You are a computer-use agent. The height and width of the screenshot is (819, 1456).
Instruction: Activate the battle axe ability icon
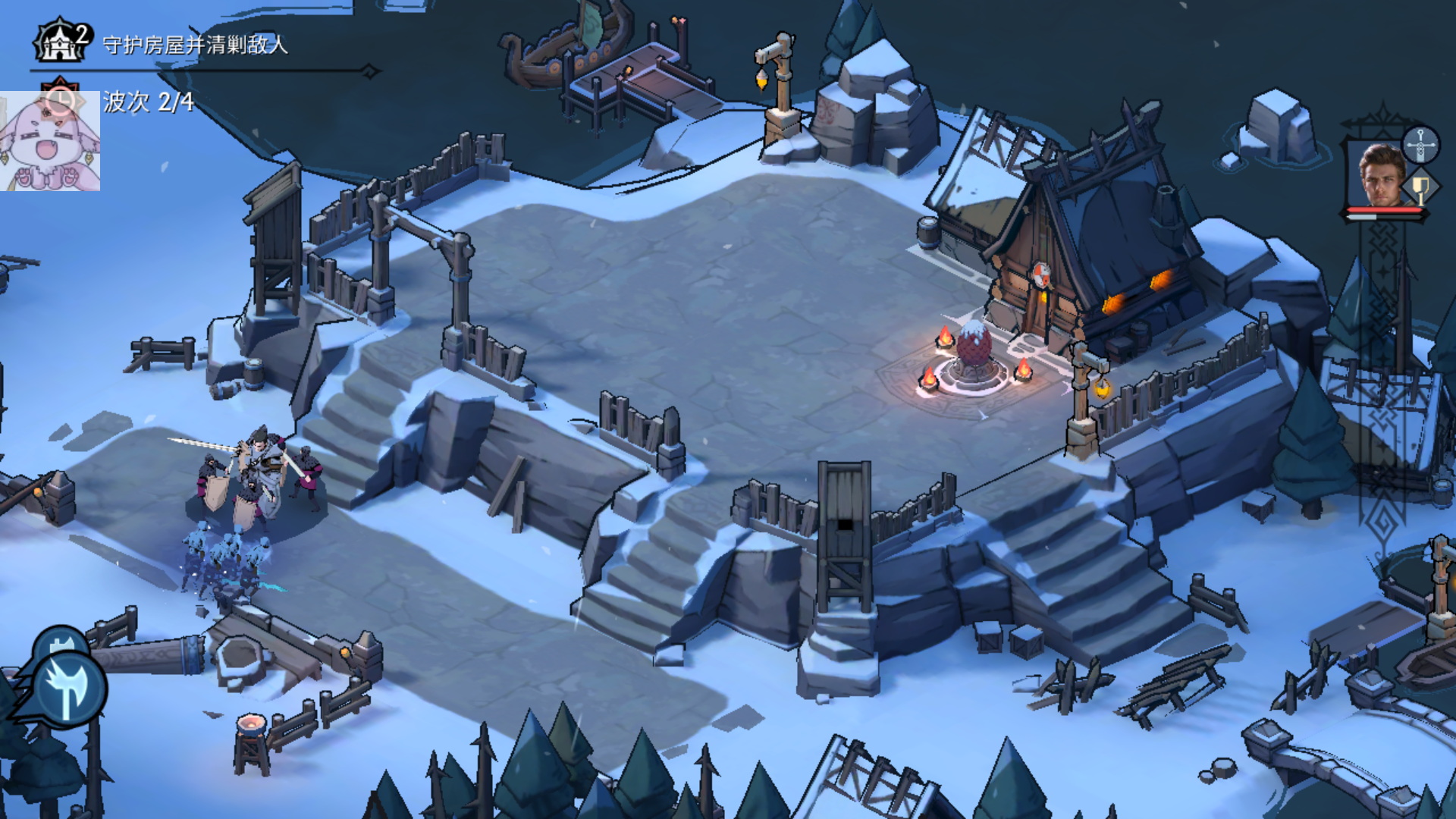pyautogui.click(x=68, y=689)
